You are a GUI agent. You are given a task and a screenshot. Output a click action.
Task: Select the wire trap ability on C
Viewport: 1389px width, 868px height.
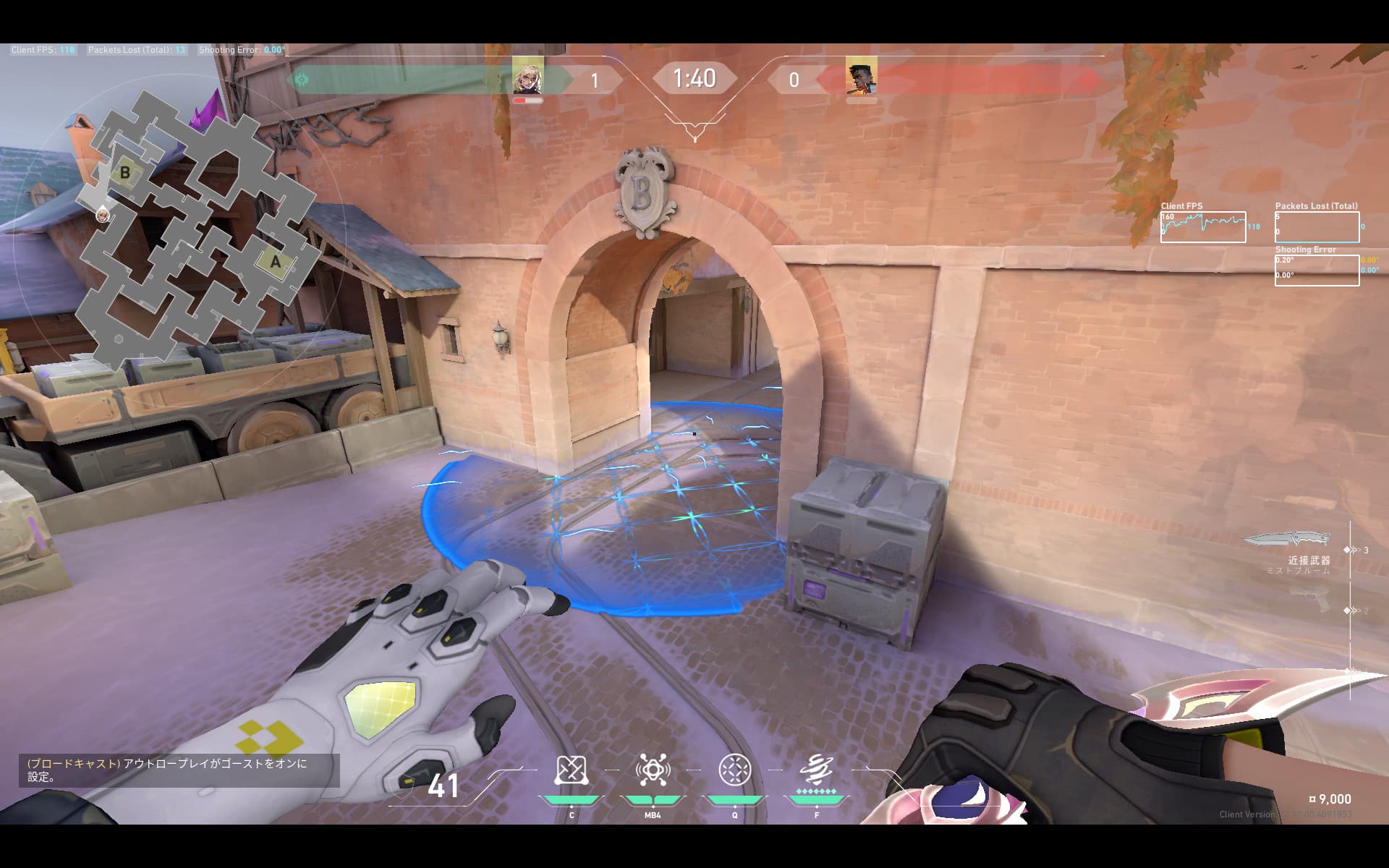[570, 770]
